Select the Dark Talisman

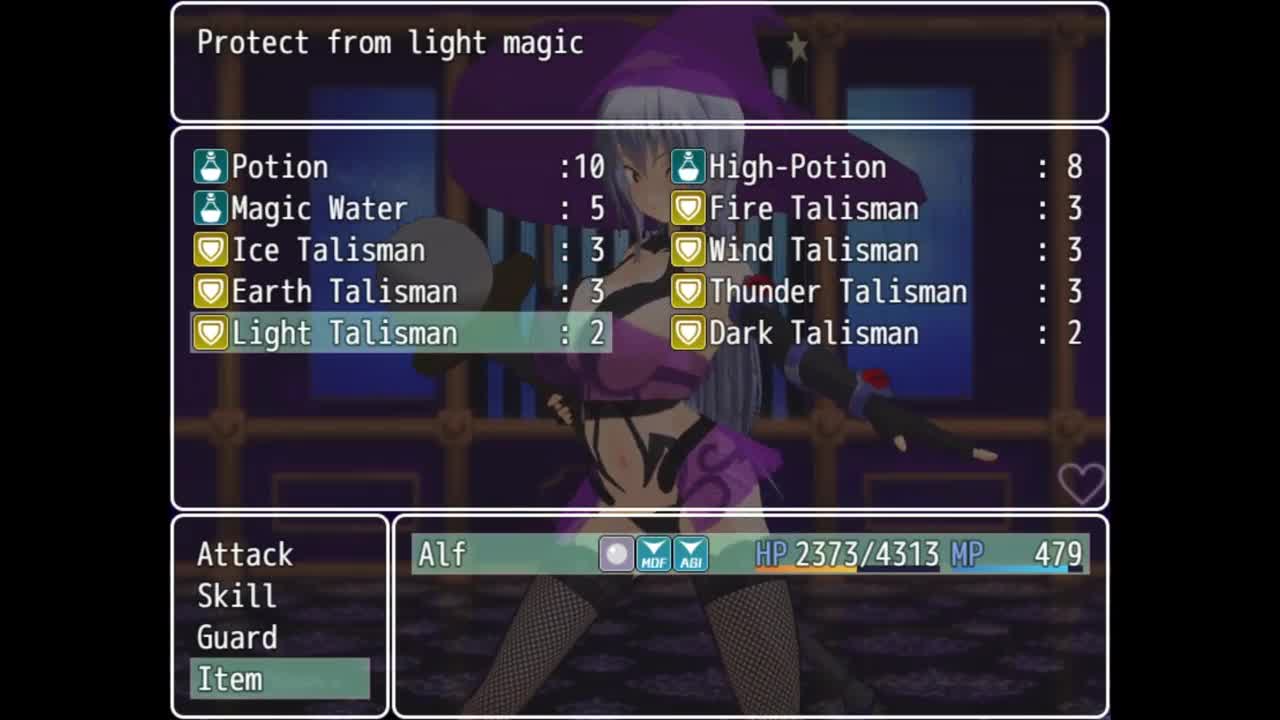click(878, 333)
